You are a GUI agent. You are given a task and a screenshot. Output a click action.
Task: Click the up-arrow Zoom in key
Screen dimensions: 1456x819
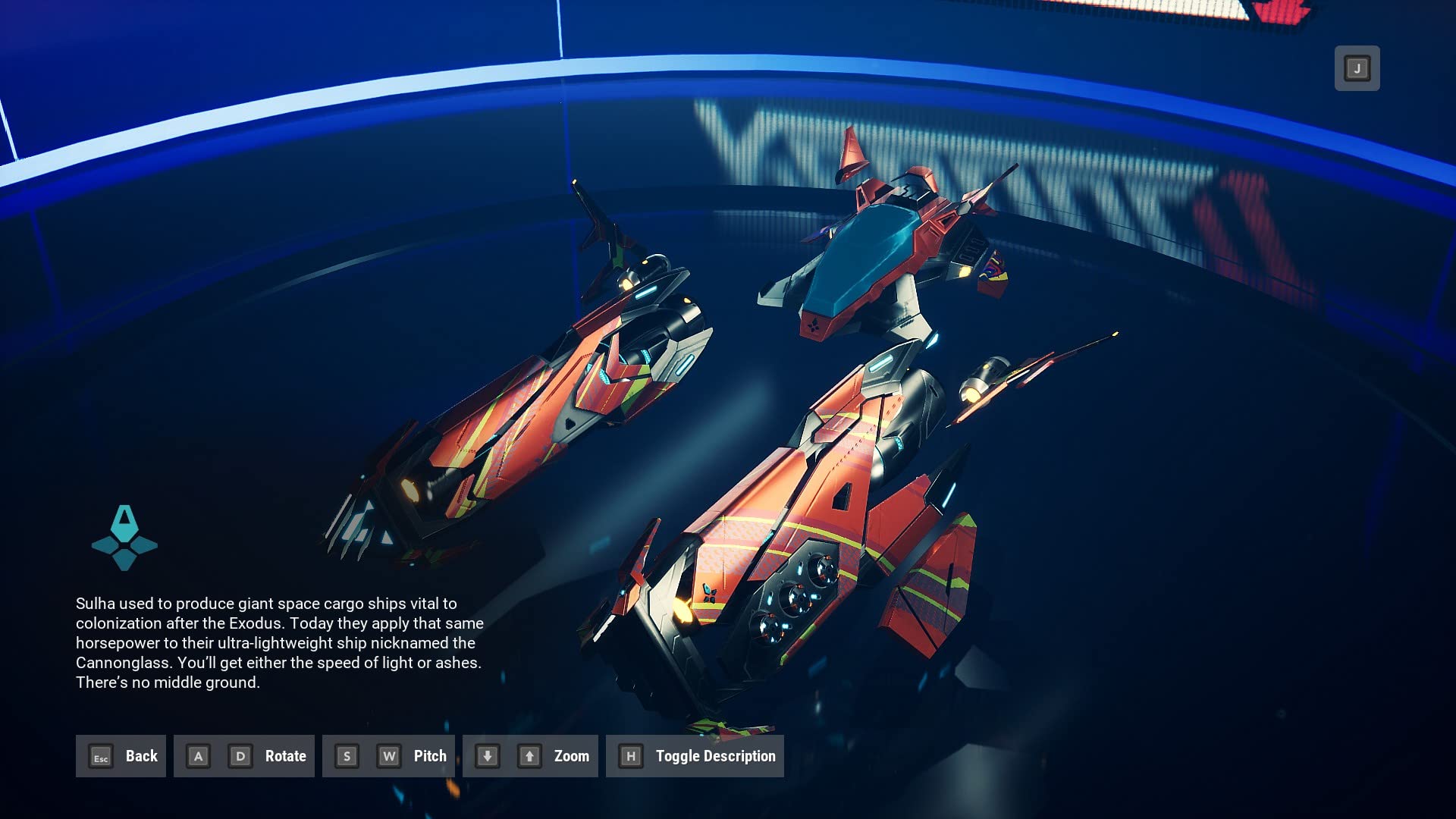(528, 756)
